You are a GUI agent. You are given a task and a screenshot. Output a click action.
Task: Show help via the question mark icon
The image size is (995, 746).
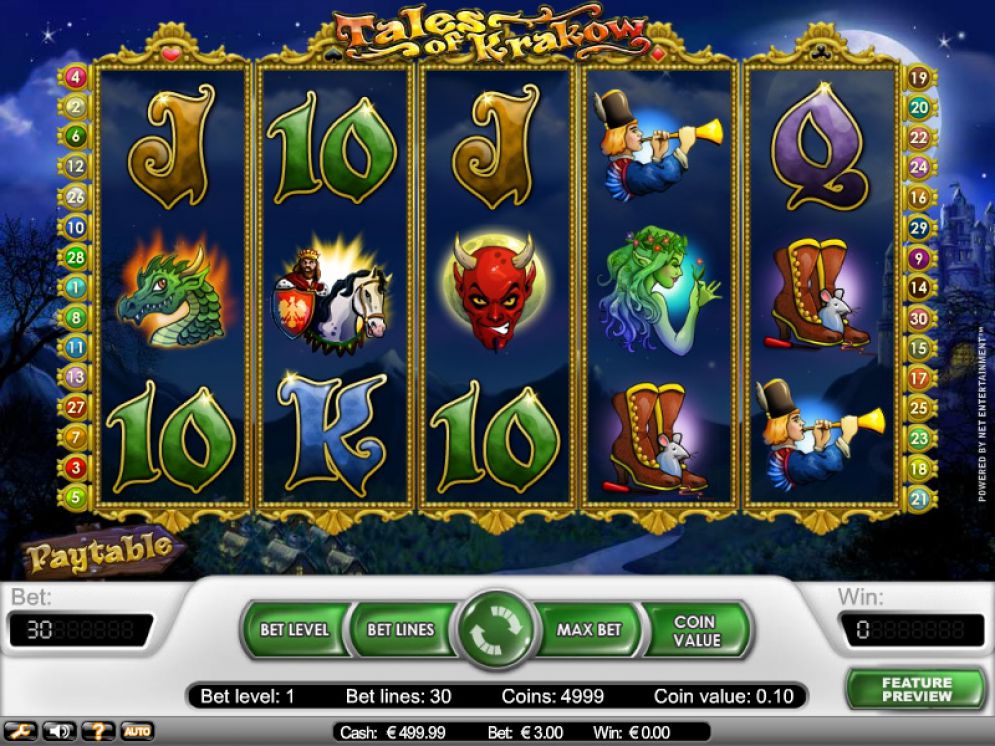click(x=96, y=732)
